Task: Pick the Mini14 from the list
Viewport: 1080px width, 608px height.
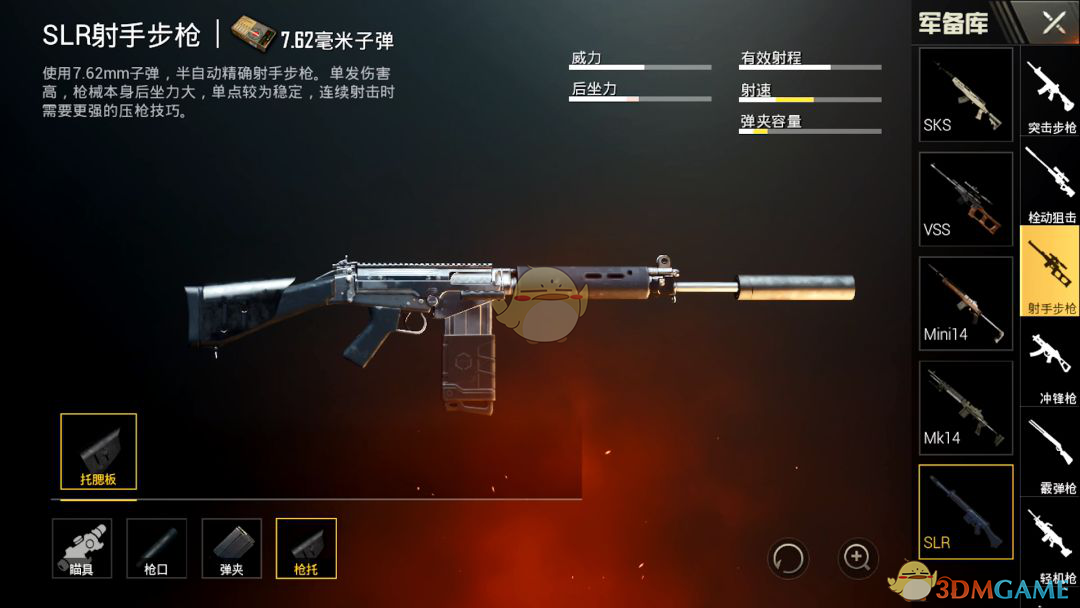Action: tap(965, 303)
